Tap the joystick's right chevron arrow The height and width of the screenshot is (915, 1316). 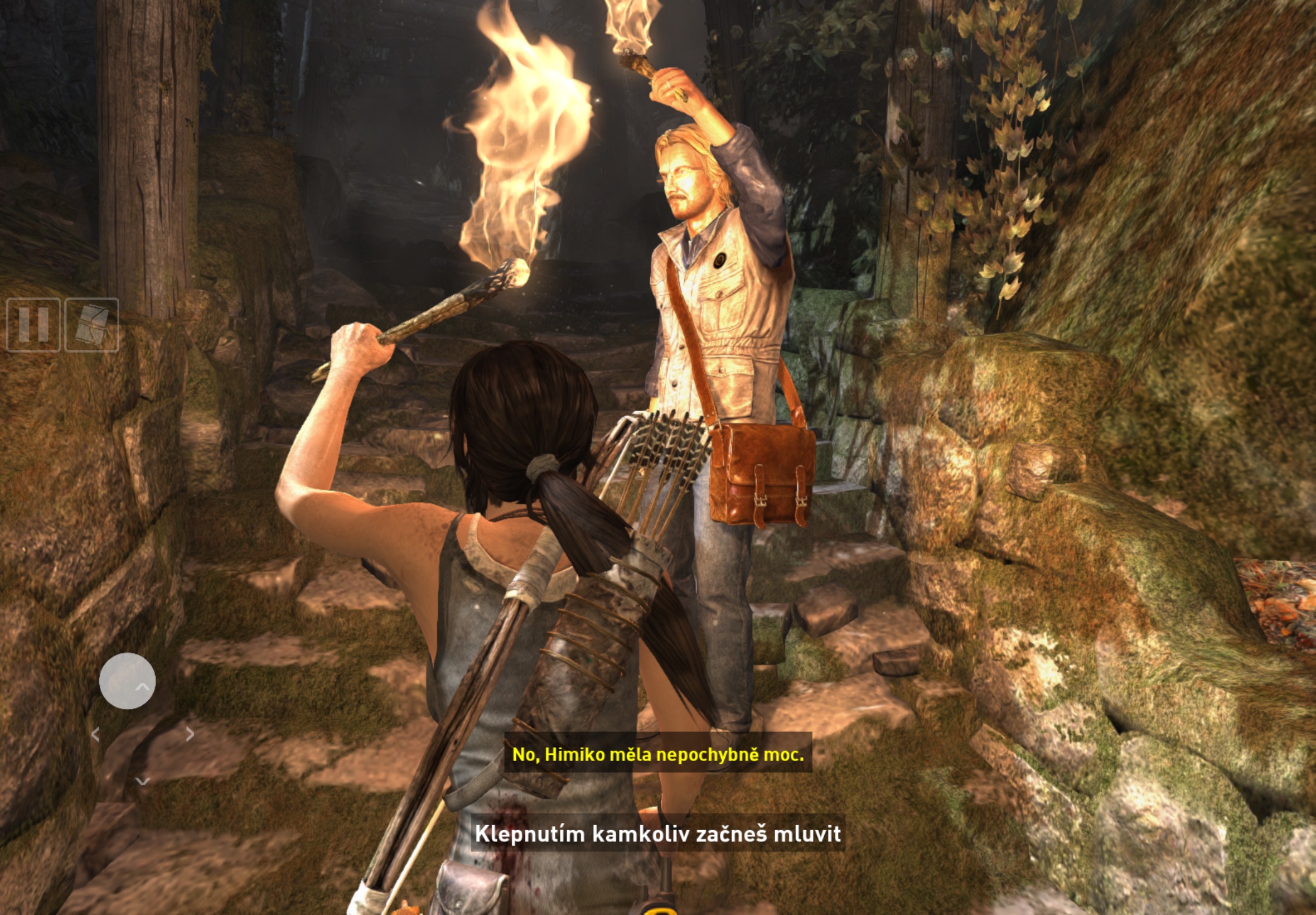(190, 733)
